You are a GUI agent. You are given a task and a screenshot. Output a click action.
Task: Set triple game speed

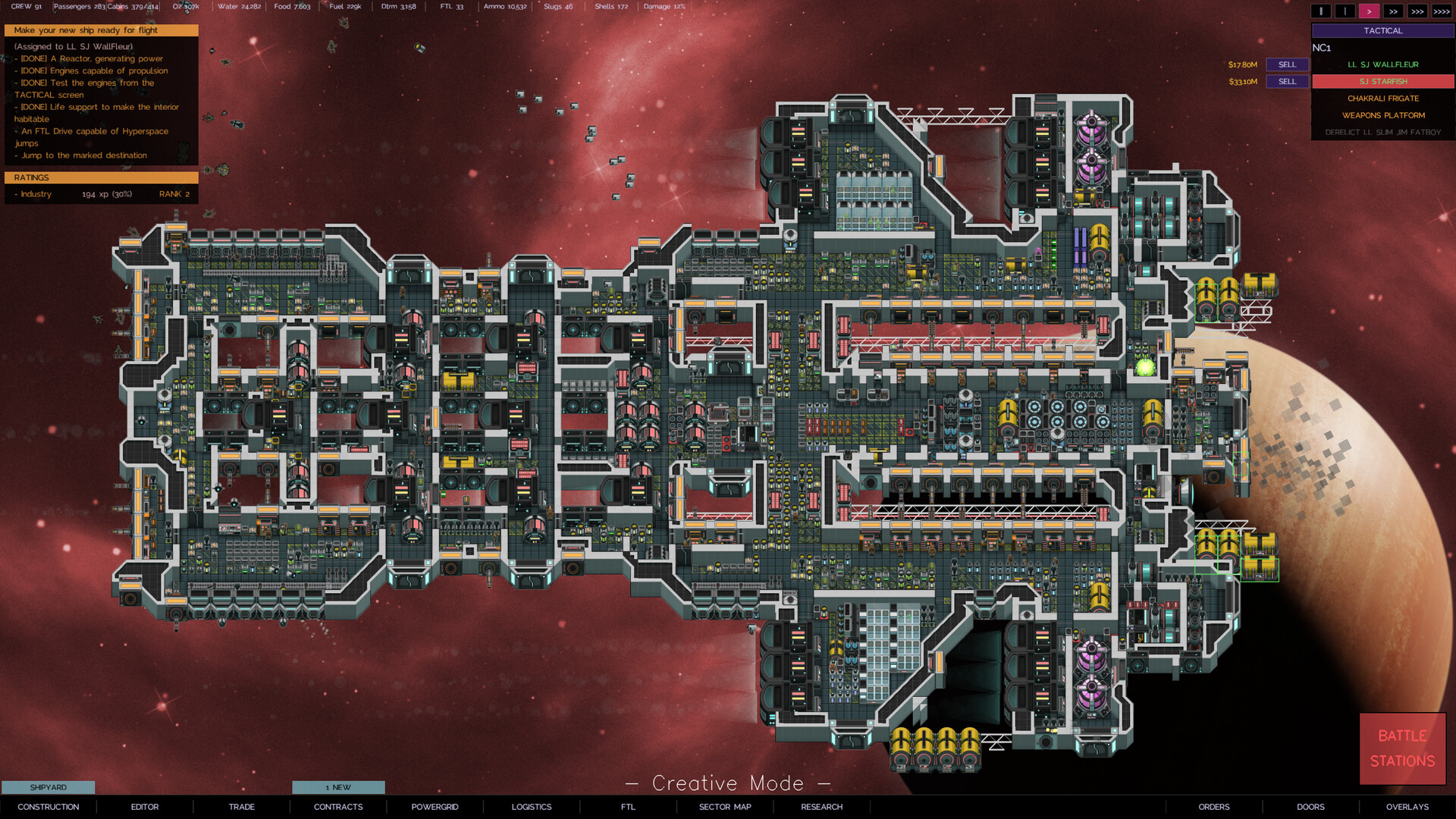pyautogui.click(x=1419, y=11)
